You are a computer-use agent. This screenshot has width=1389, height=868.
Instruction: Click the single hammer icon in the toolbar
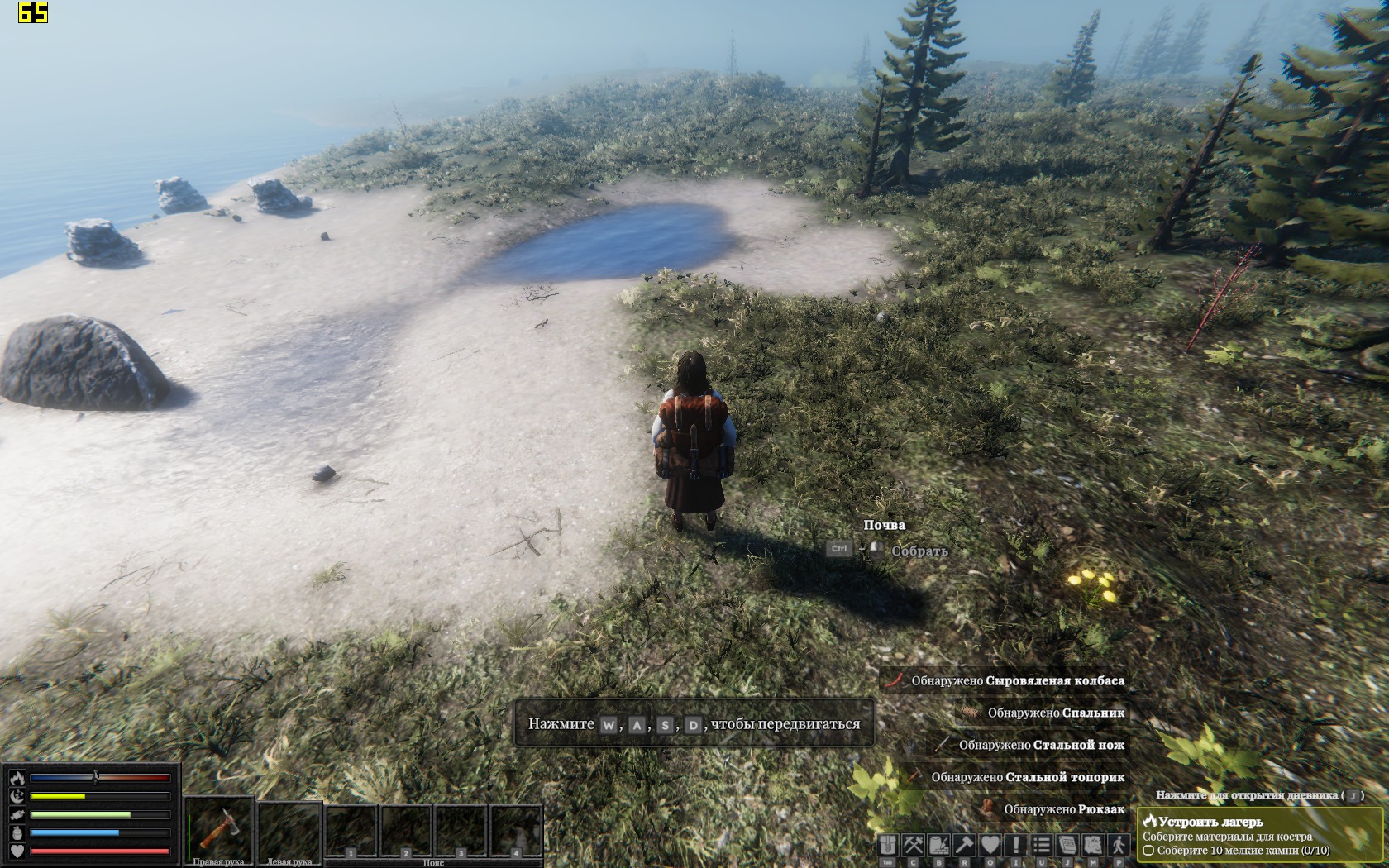coord(965,845)
